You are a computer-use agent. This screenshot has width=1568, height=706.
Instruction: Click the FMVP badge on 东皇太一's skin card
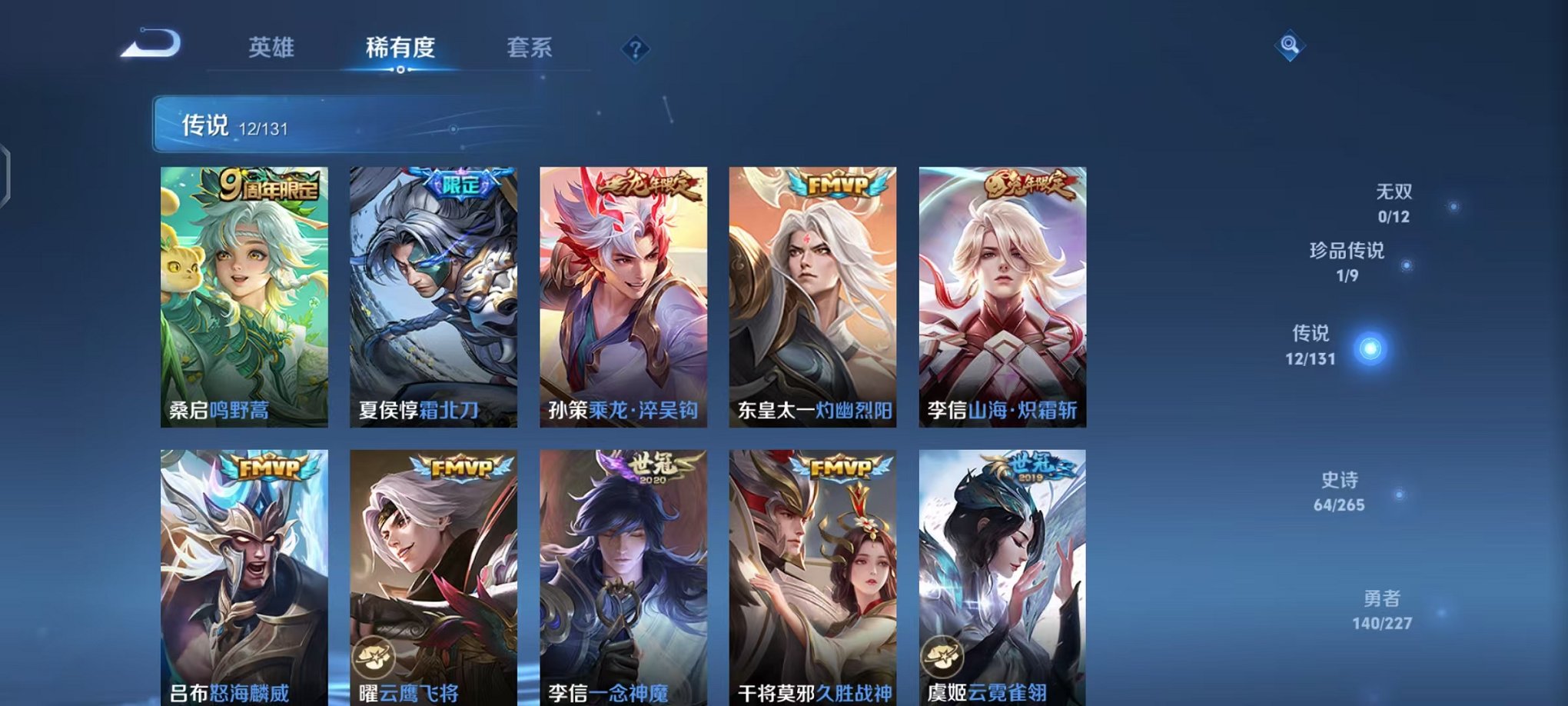[836, 184]
